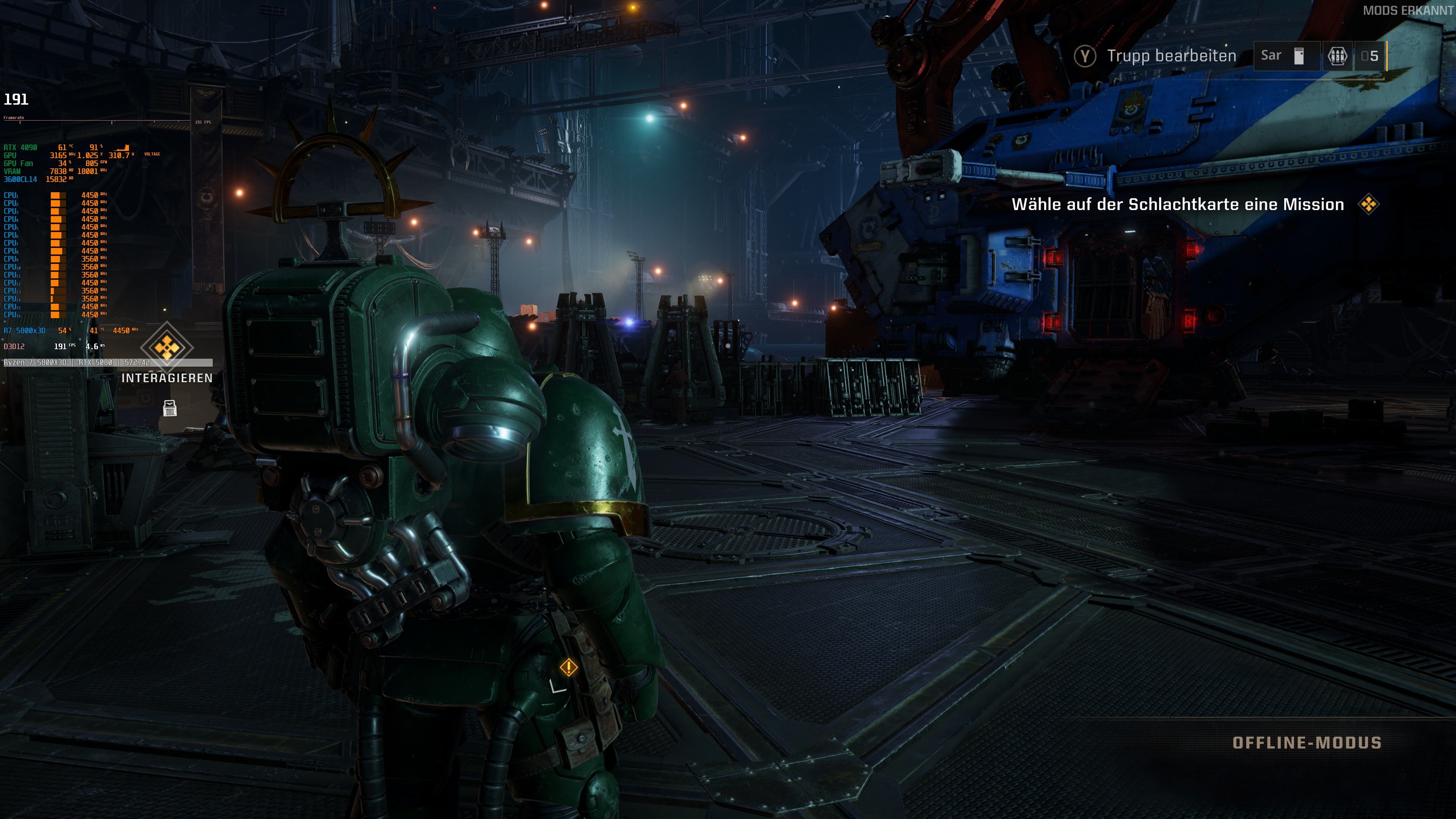The width and height of the screenshot is (1456, 819).
Task: Click the mission objective tracker text
Action: (1177, 204)
